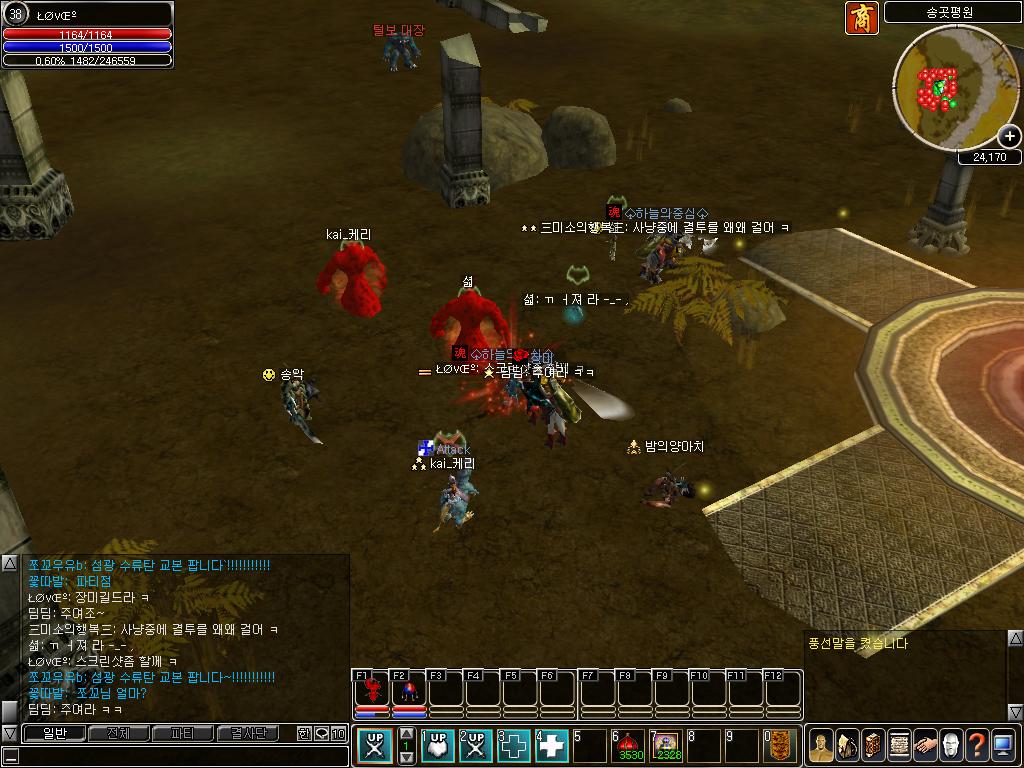Switch to the 일반 chat tab
Image resolution: width=1024 pixels, height=768 pixels.
[53, 734]
